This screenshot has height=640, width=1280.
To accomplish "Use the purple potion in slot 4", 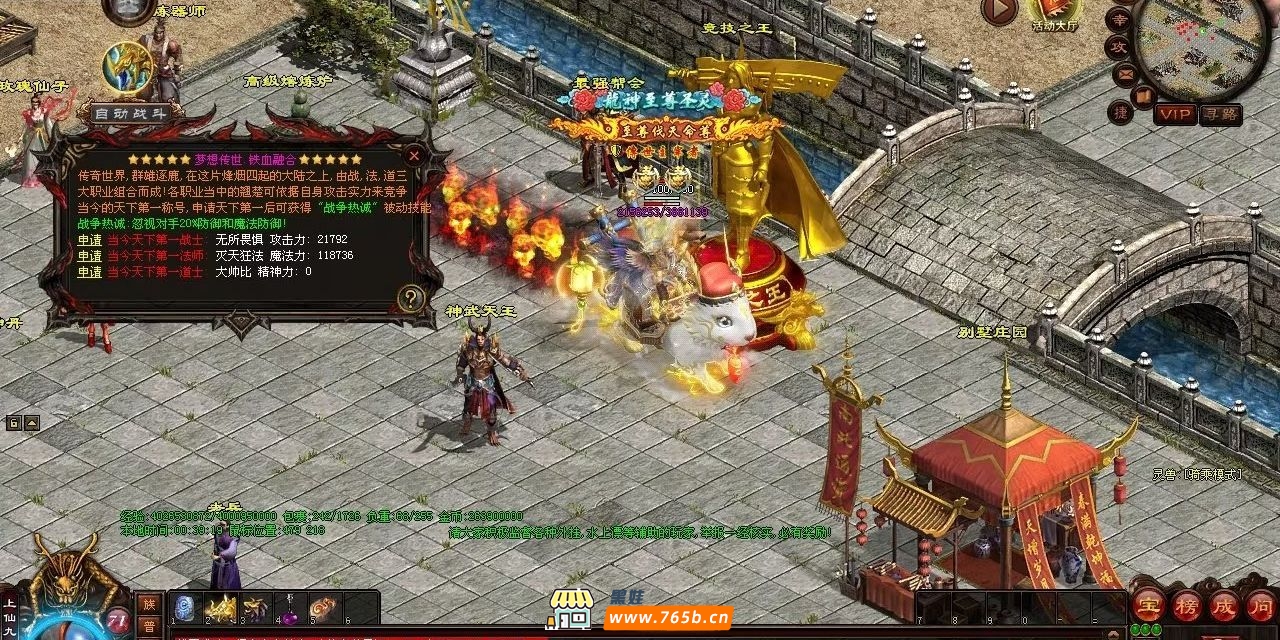I will [x=290, y=610].
